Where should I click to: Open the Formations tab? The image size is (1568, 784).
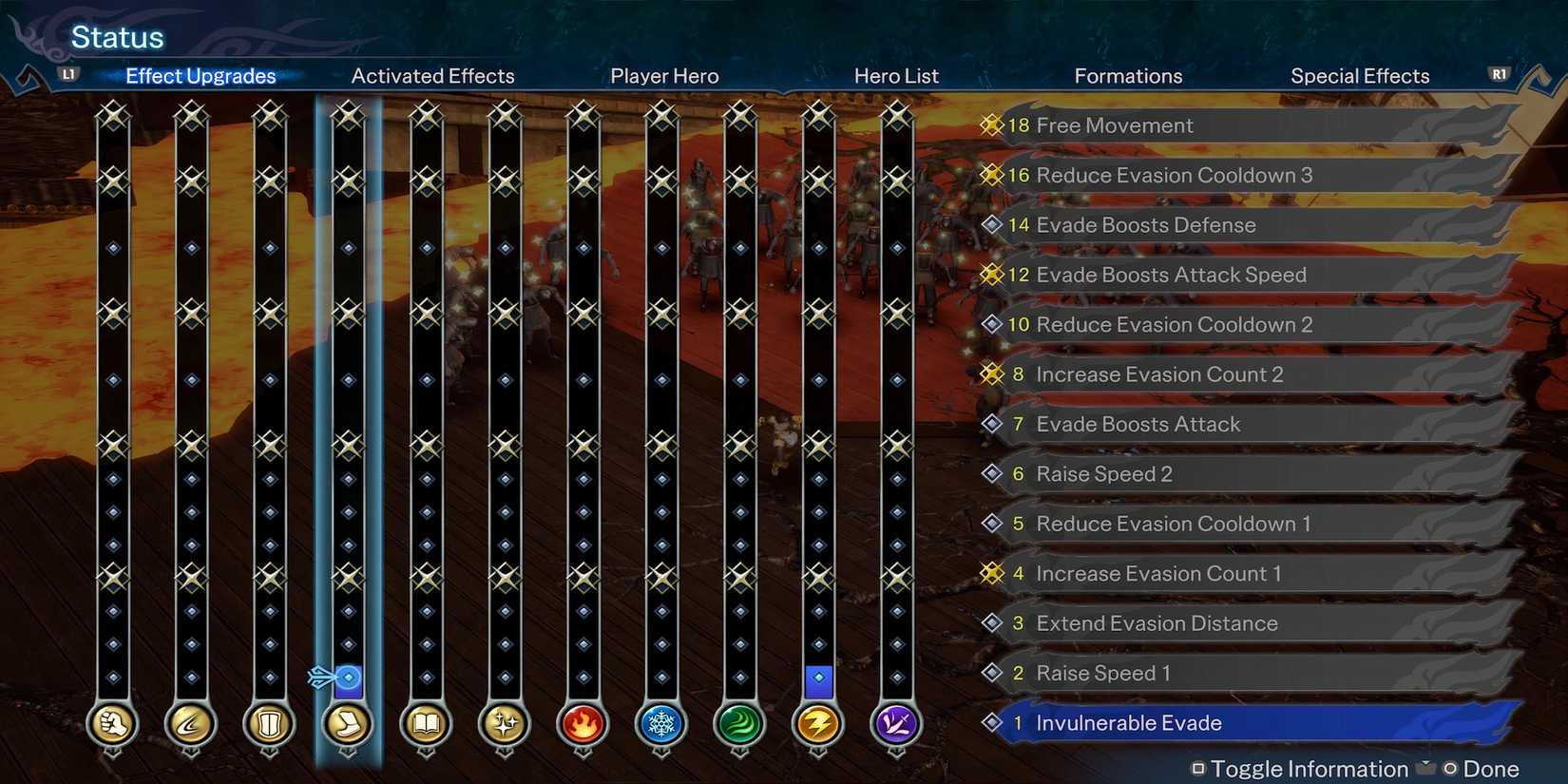[x=1128, y=76]
